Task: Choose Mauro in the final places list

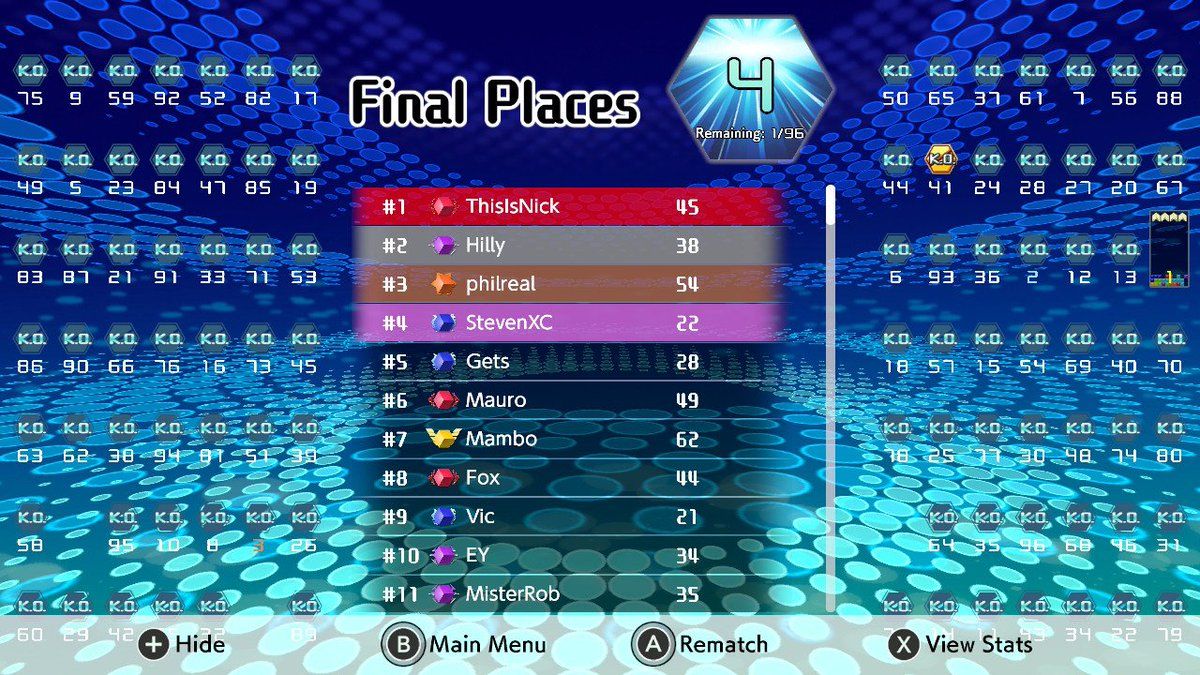Action: (568, 401)
